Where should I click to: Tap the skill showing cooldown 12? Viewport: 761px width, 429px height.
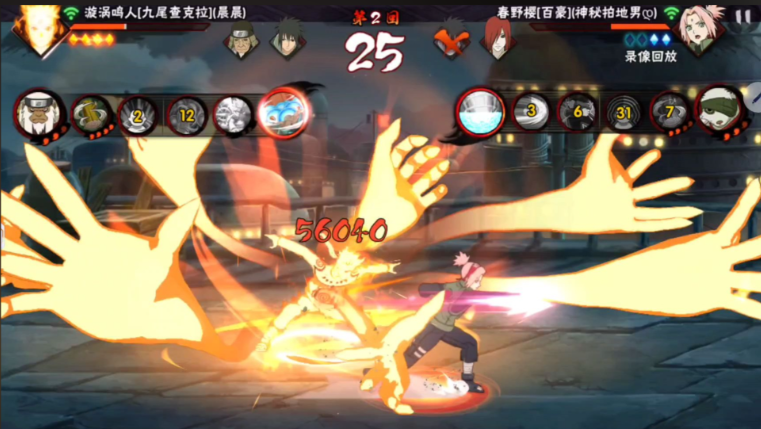[x=186, y=115]
